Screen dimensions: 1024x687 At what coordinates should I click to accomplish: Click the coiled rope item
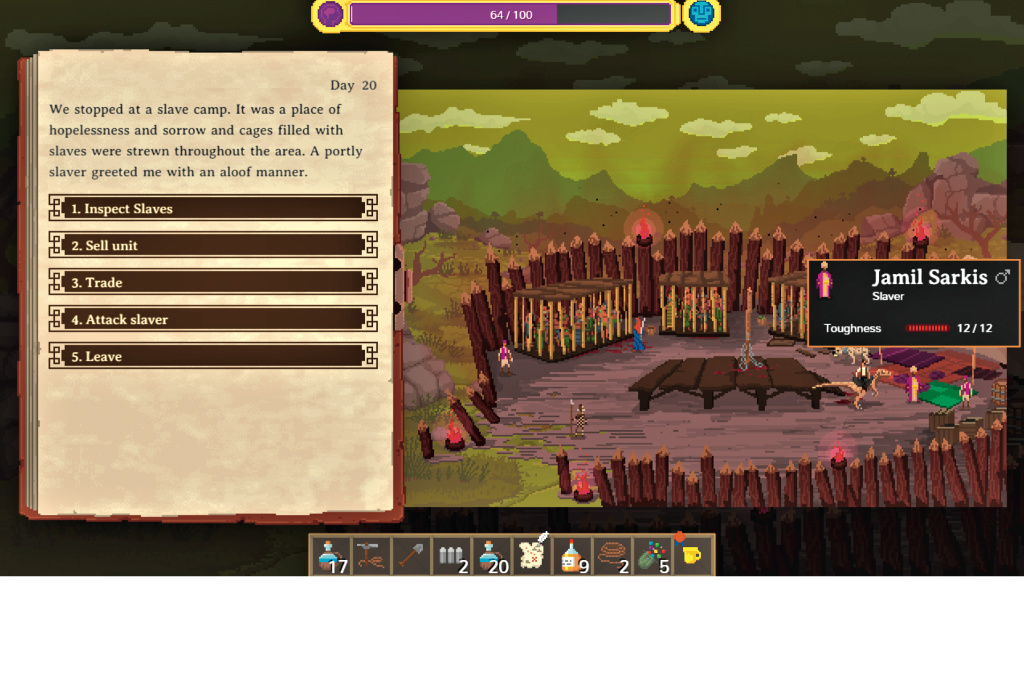point(612,555)
